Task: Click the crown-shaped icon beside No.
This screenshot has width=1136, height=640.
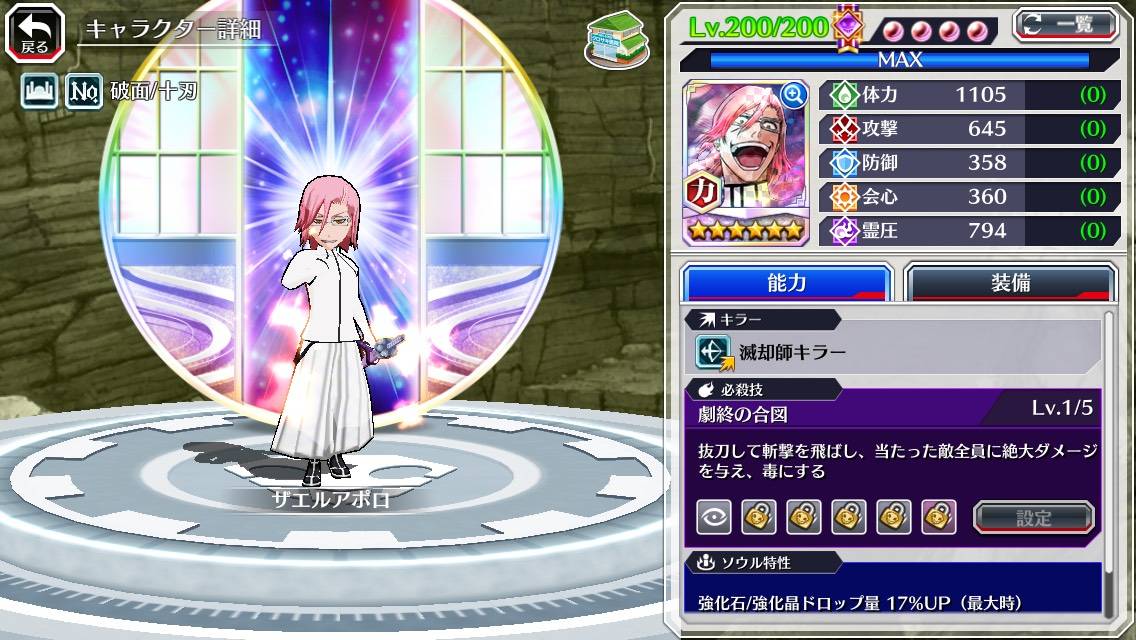Action: tap(39, 93)
